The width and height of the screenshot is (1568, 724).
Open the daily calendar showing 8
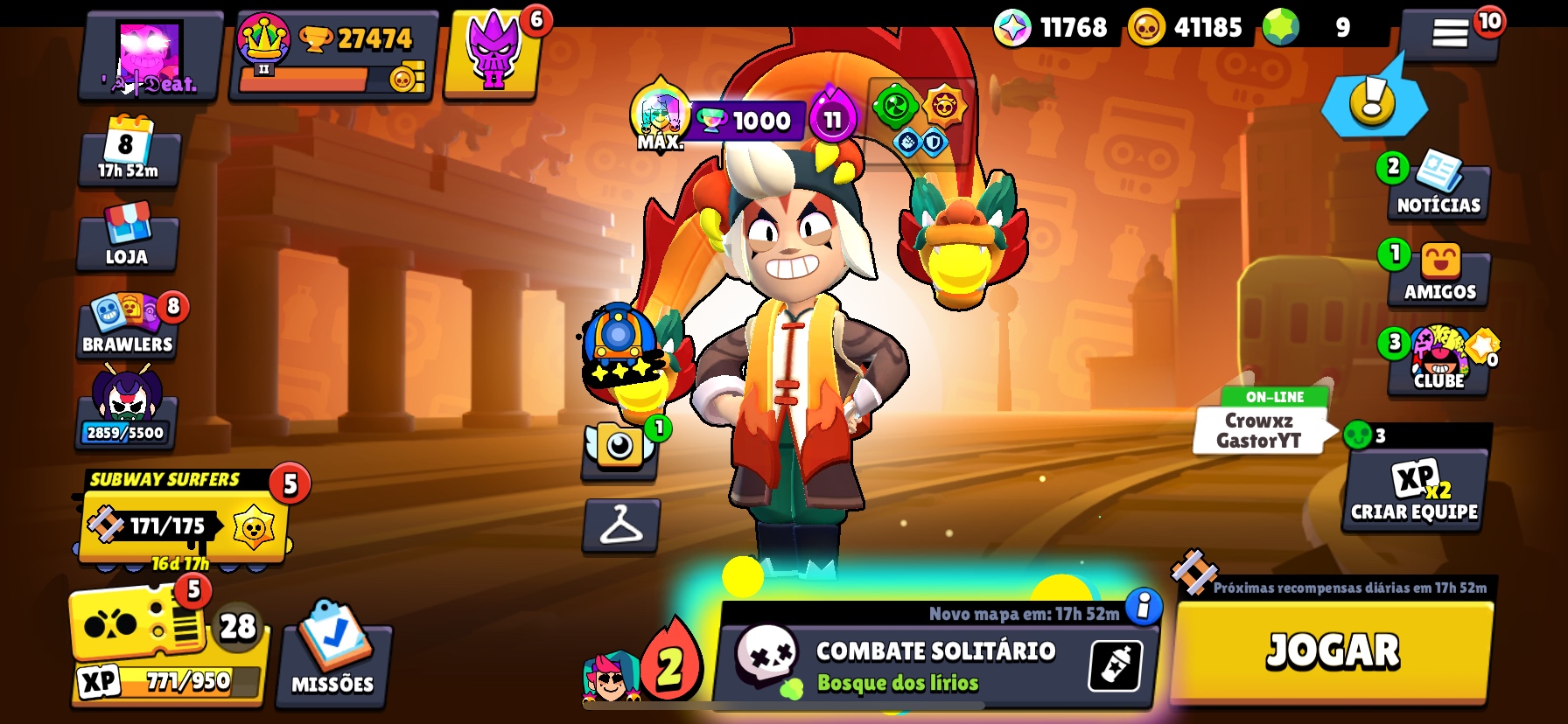[129, 150]
